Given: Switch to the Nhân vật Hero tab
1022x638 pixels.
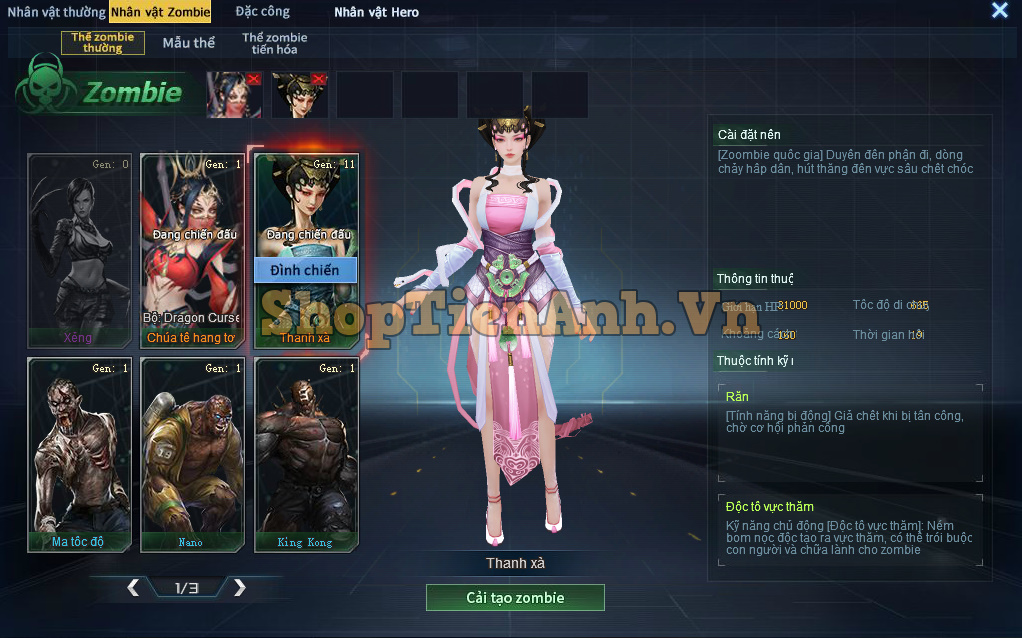Looking at the screenshot, I should point(376,12).
